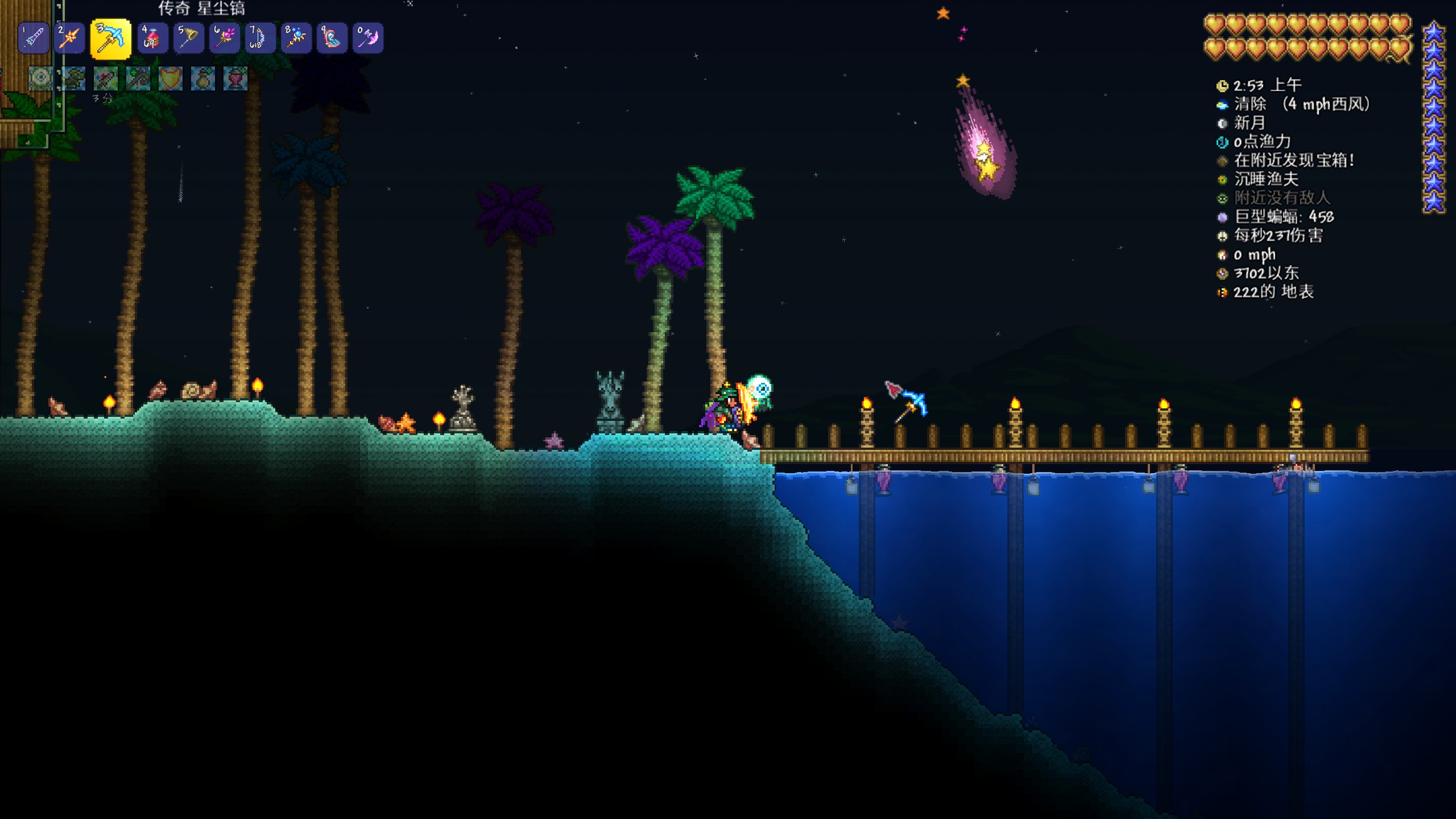Choose the red healing potion slot
The width and height of the screenshot is (1456, 819).
click(152, 38)
